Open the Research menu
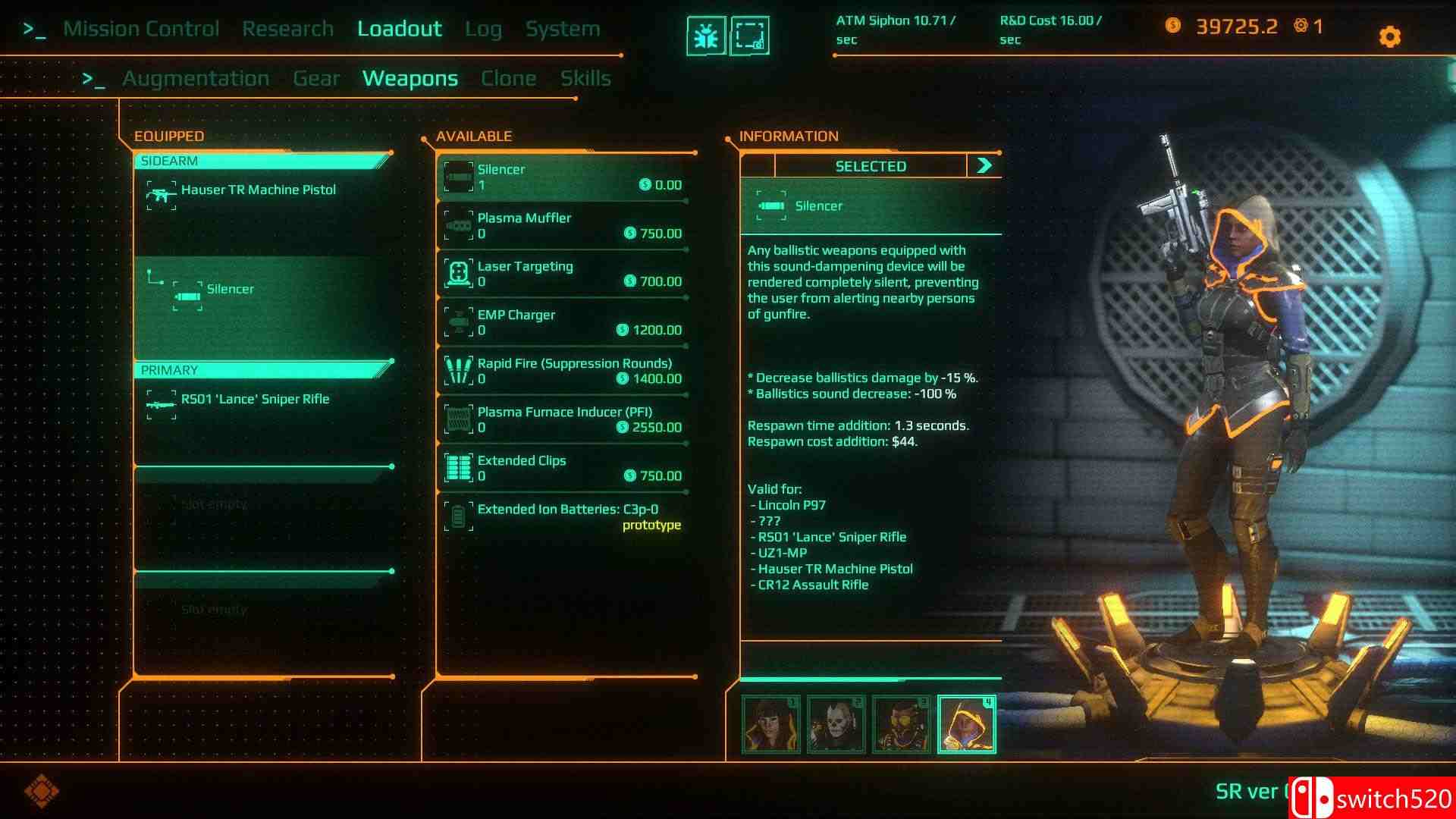Image resolution: width=1456 pixels, height=819 pixels. click(288, 28)
